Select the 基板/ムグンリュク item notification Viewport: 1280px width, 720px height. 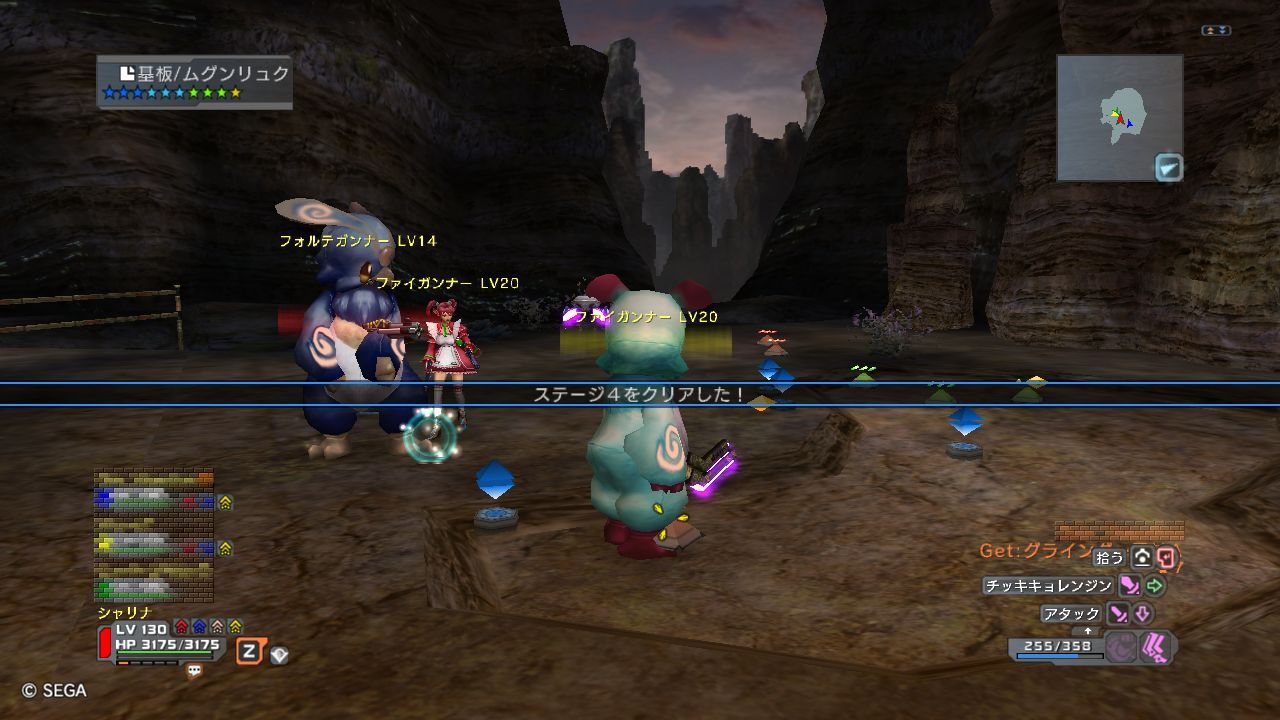pyautogui.click(x=195, y=81)
